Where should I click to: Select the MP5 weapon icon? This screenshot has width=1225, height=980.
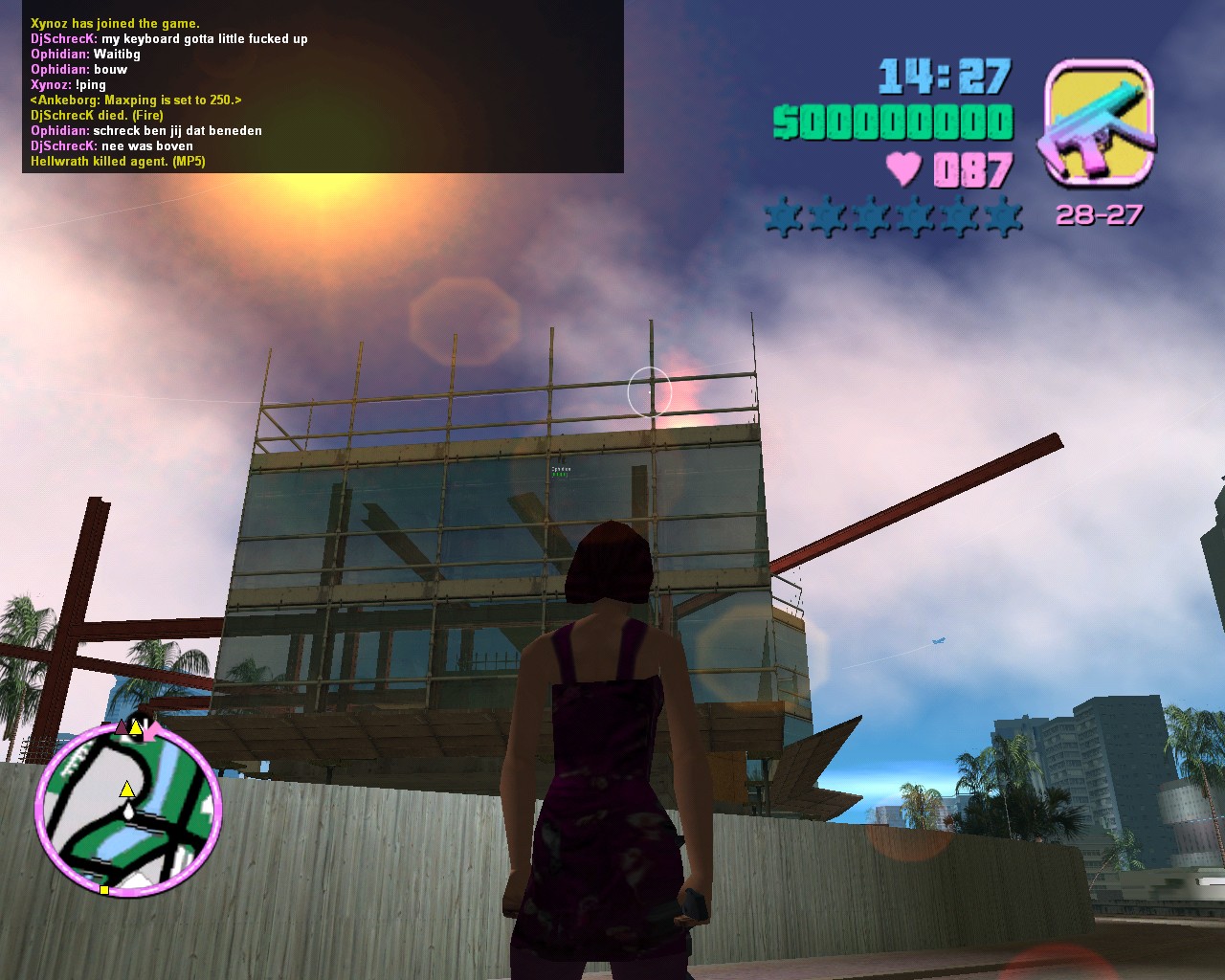[x=1099, y=122]
